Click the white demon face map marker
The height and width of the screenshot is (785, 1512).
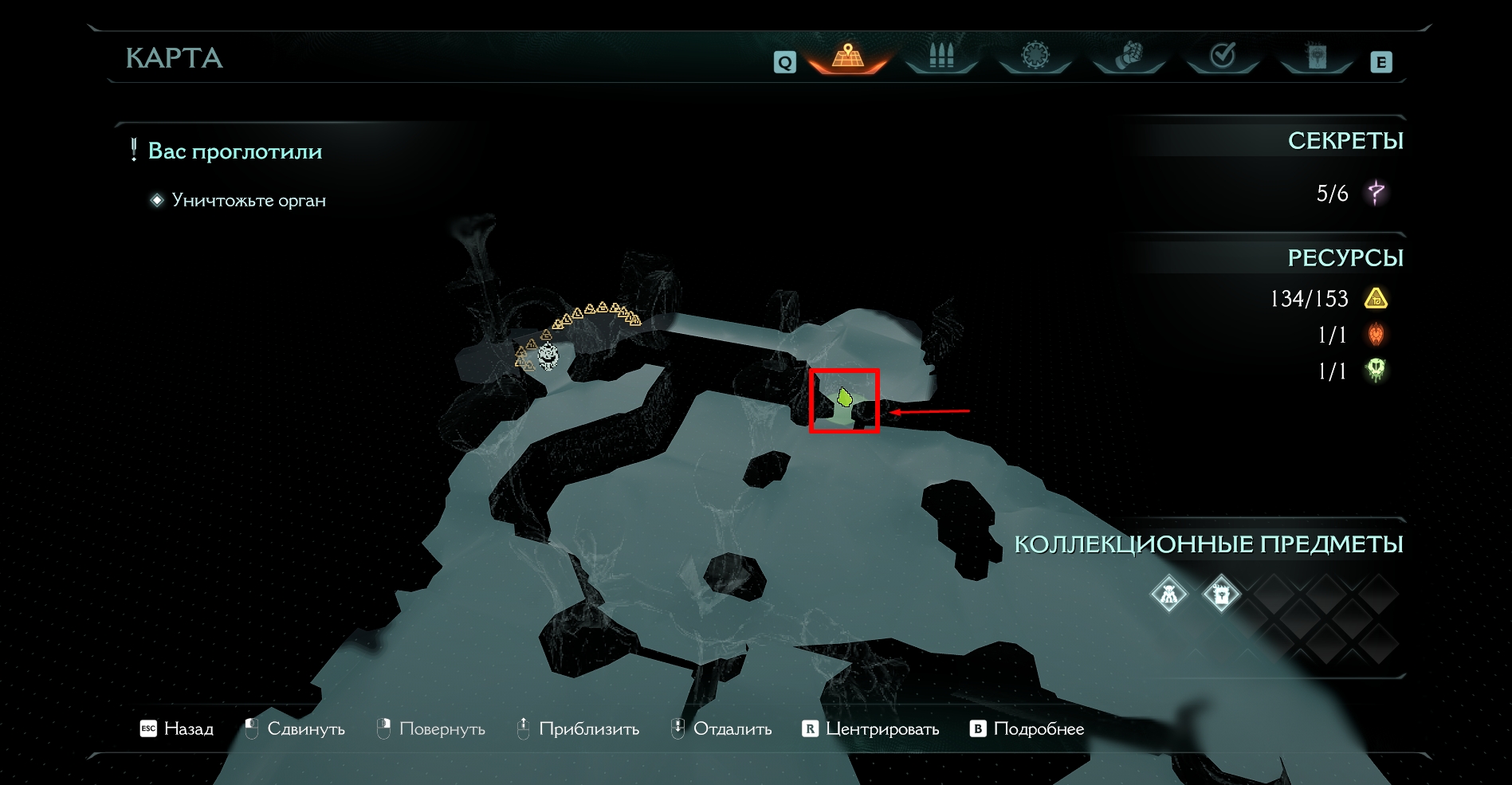tap(548, 355)
